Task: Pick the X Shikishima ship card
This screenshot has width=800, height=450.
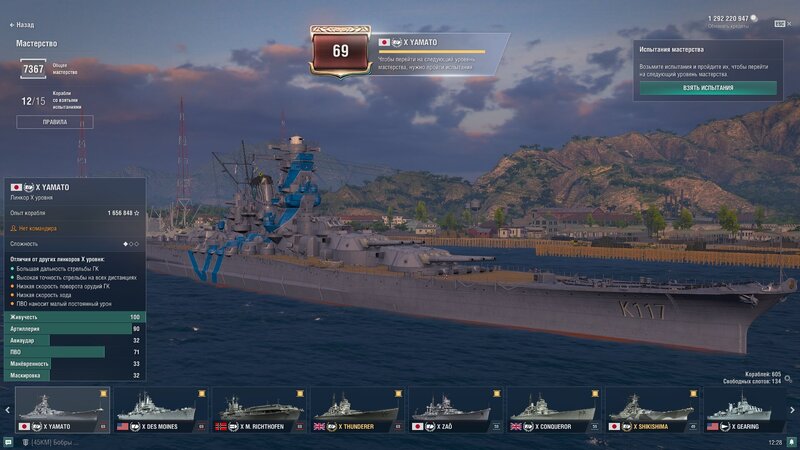Action: coord(653,410)
